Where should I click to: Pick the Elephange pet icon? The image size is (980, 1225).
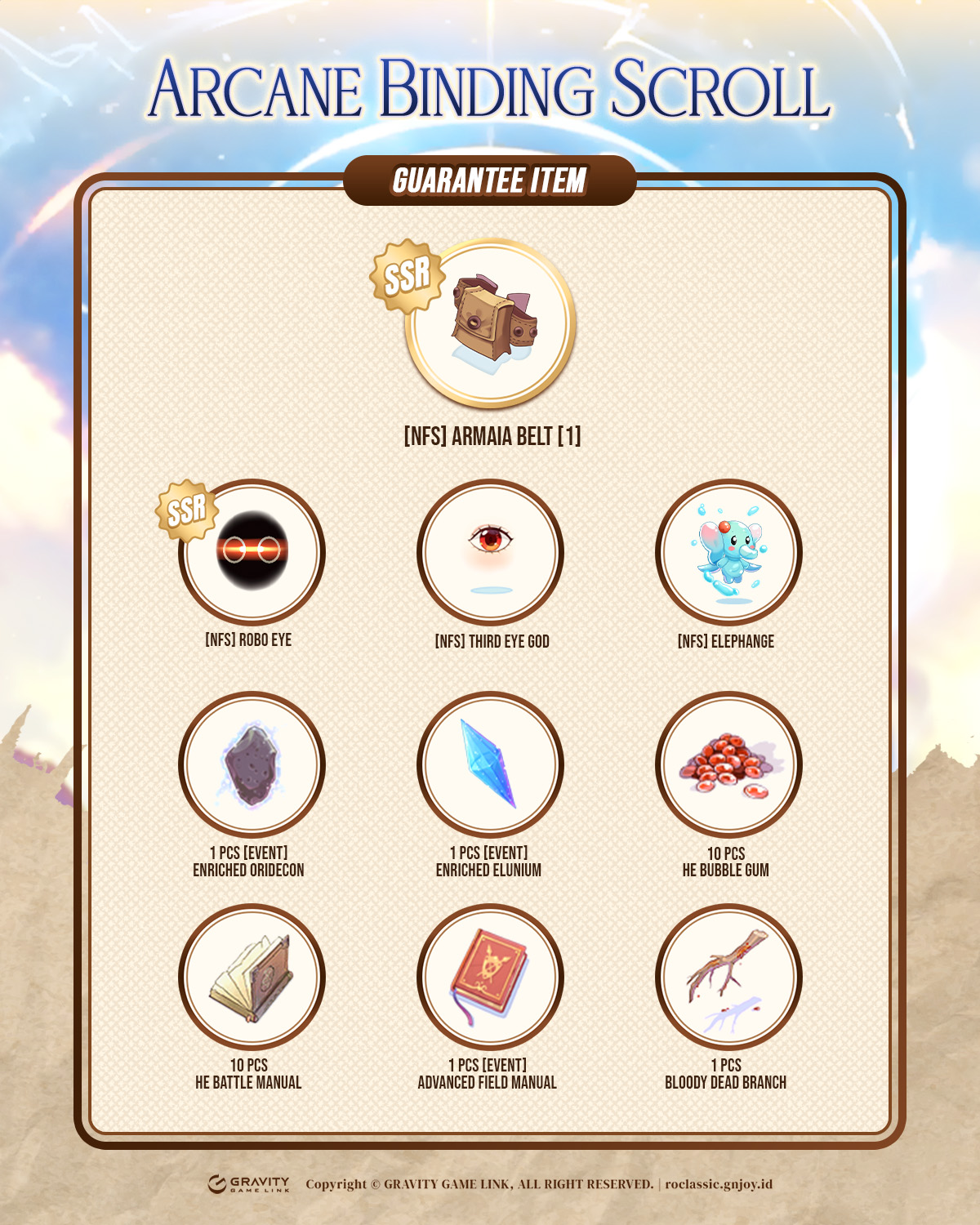pyautogui.click(x=728, y=552)
